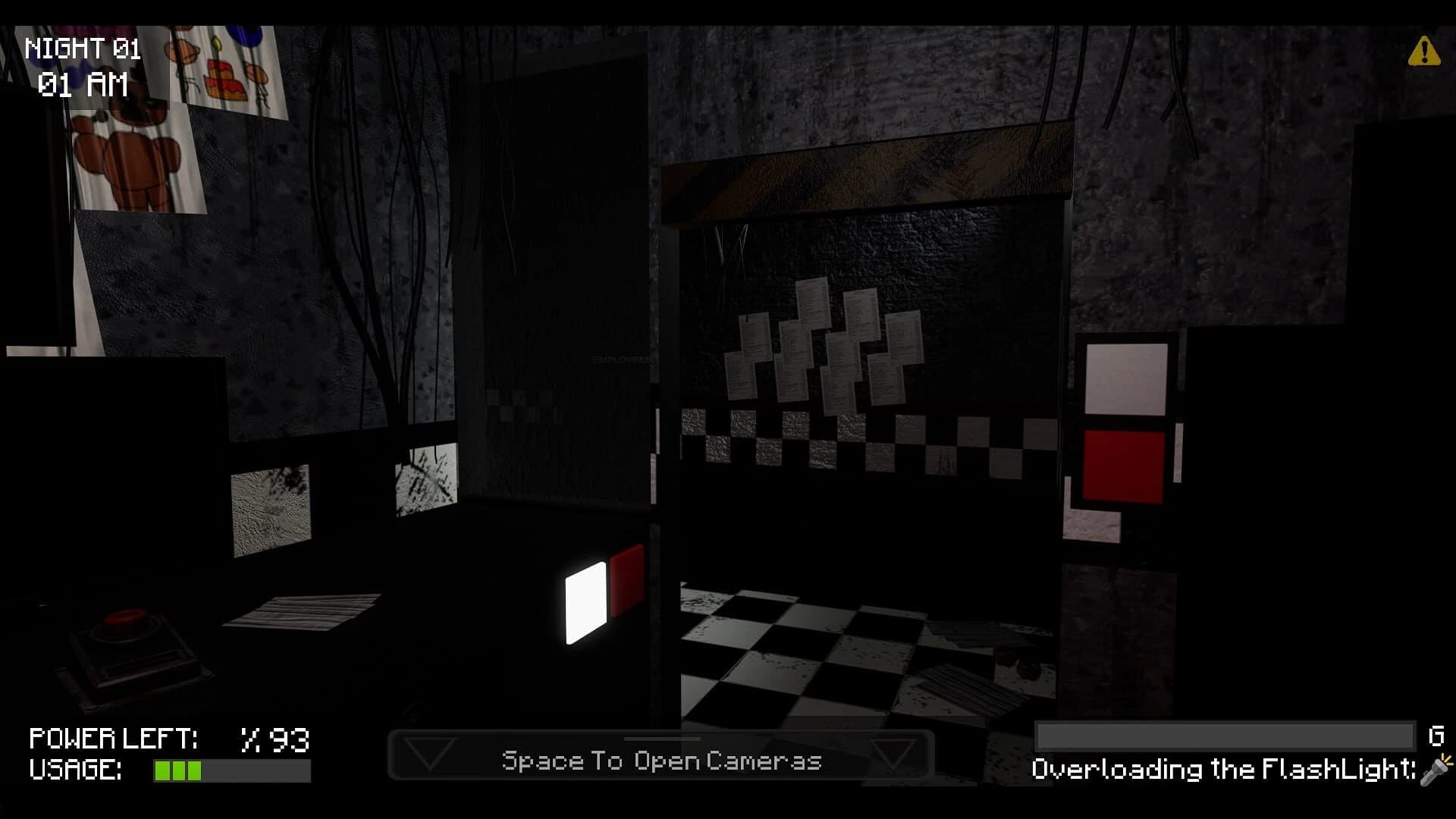1456x819 pixels.
Task: Click the number 6 flashlight counter
Action: coord(1435,736)
